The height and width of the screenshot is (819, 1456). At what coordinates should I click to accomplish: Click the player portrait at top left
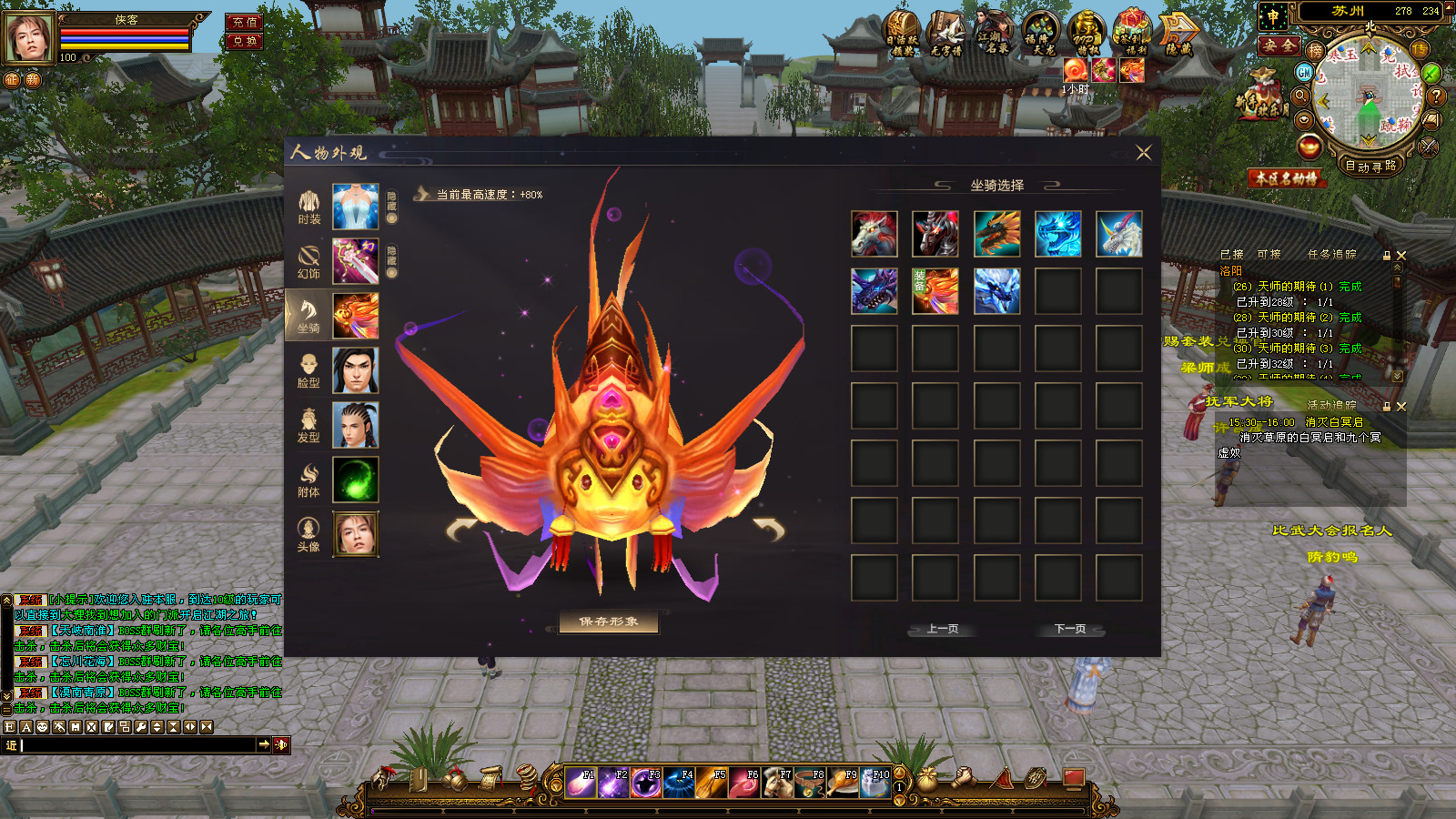pos(29,38)
